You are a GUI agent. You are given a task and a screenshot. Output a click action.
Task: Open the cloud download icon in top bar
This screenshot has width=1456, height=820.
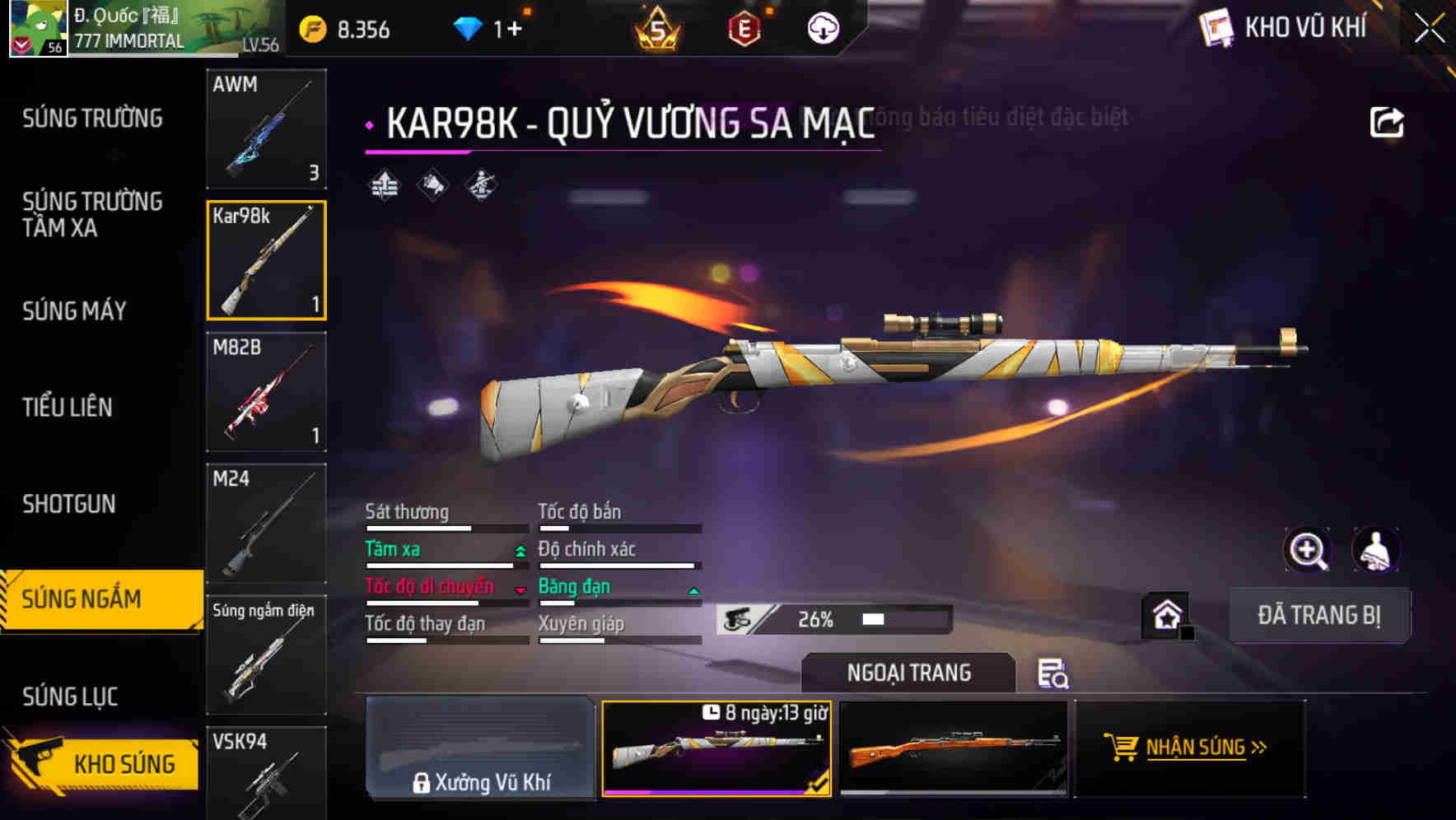click(821, 27)
